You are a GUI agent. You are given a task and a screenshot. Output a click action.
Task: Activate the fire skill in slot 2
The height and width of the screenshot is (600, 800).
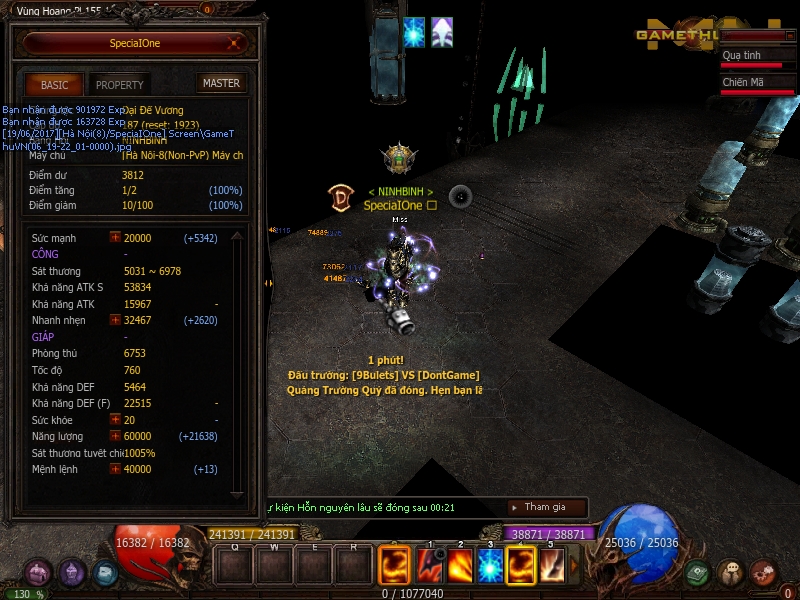pos(460,566)
